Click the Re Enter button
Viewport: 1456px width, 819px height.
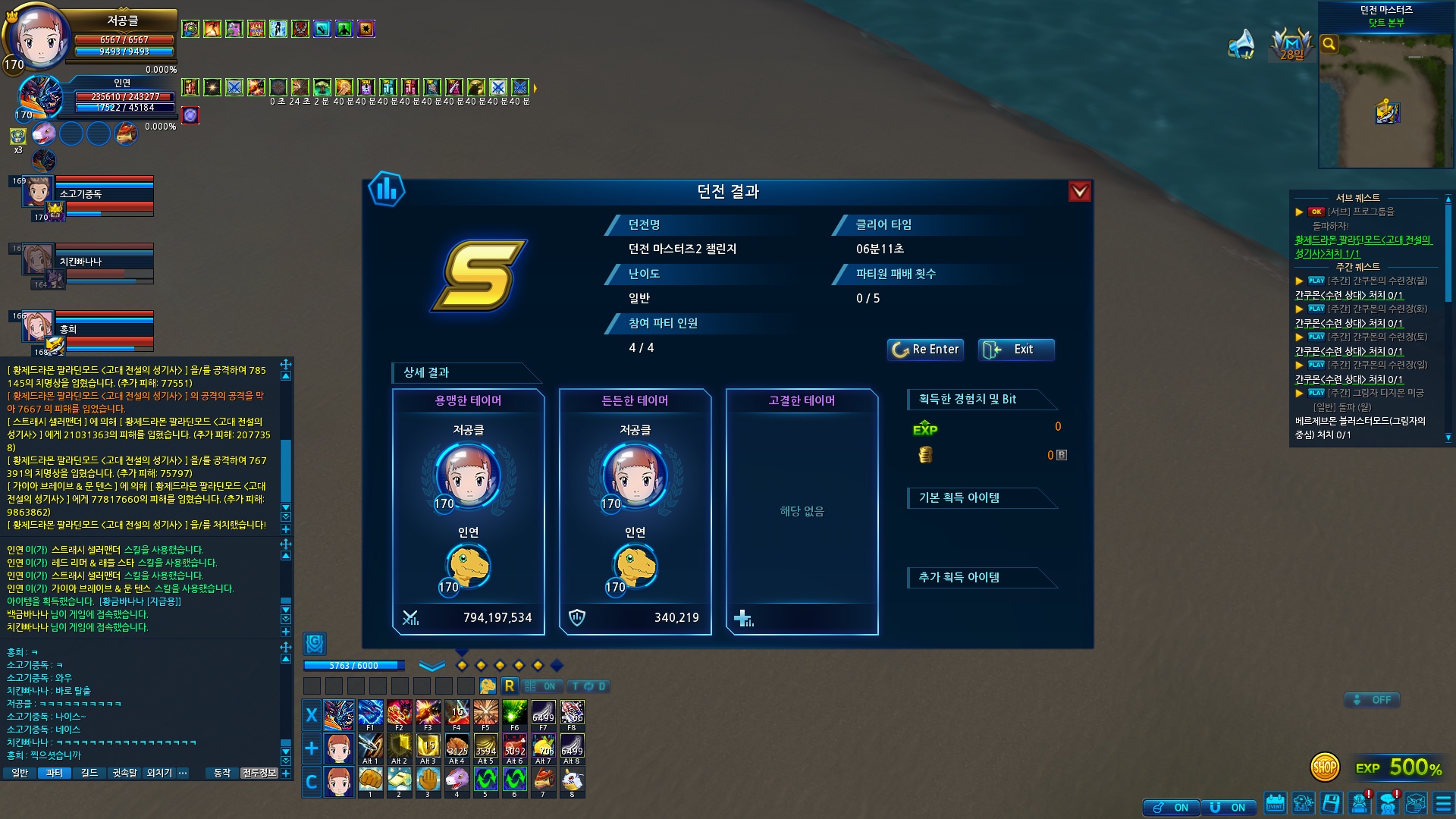point(925,350)
